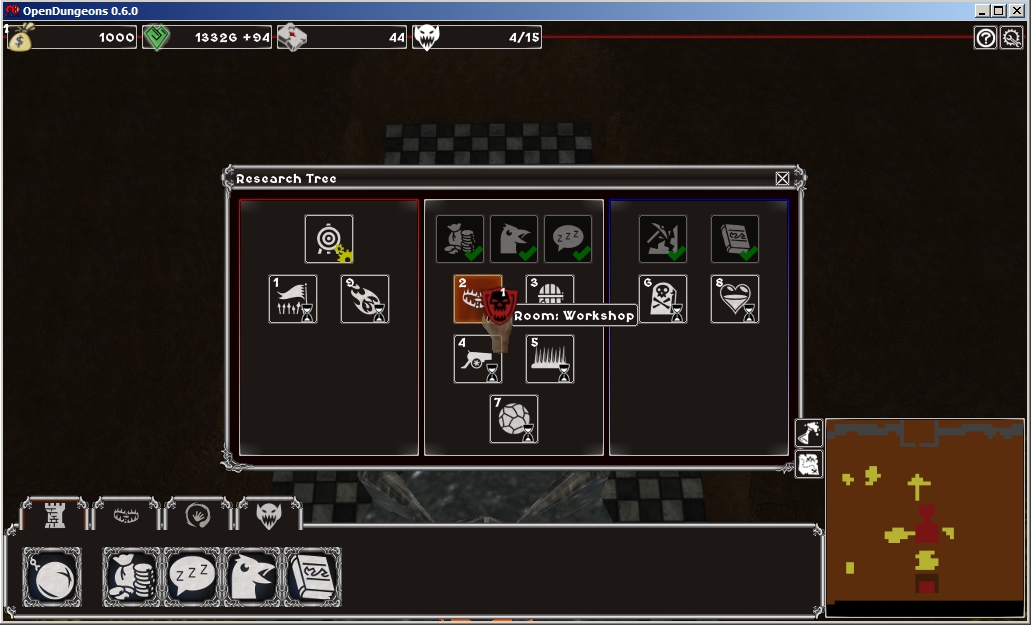Maximize the OpenDungeons window
1031x625 pixels.
(998, 10)
